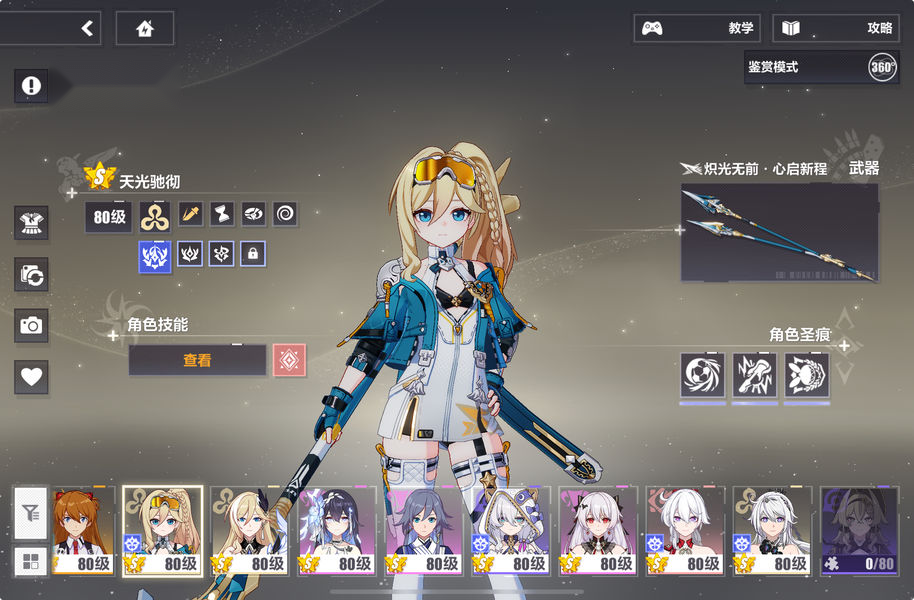Choose the locked 0/80 character portrait
The image size is (914, 600).
point(858,531)
